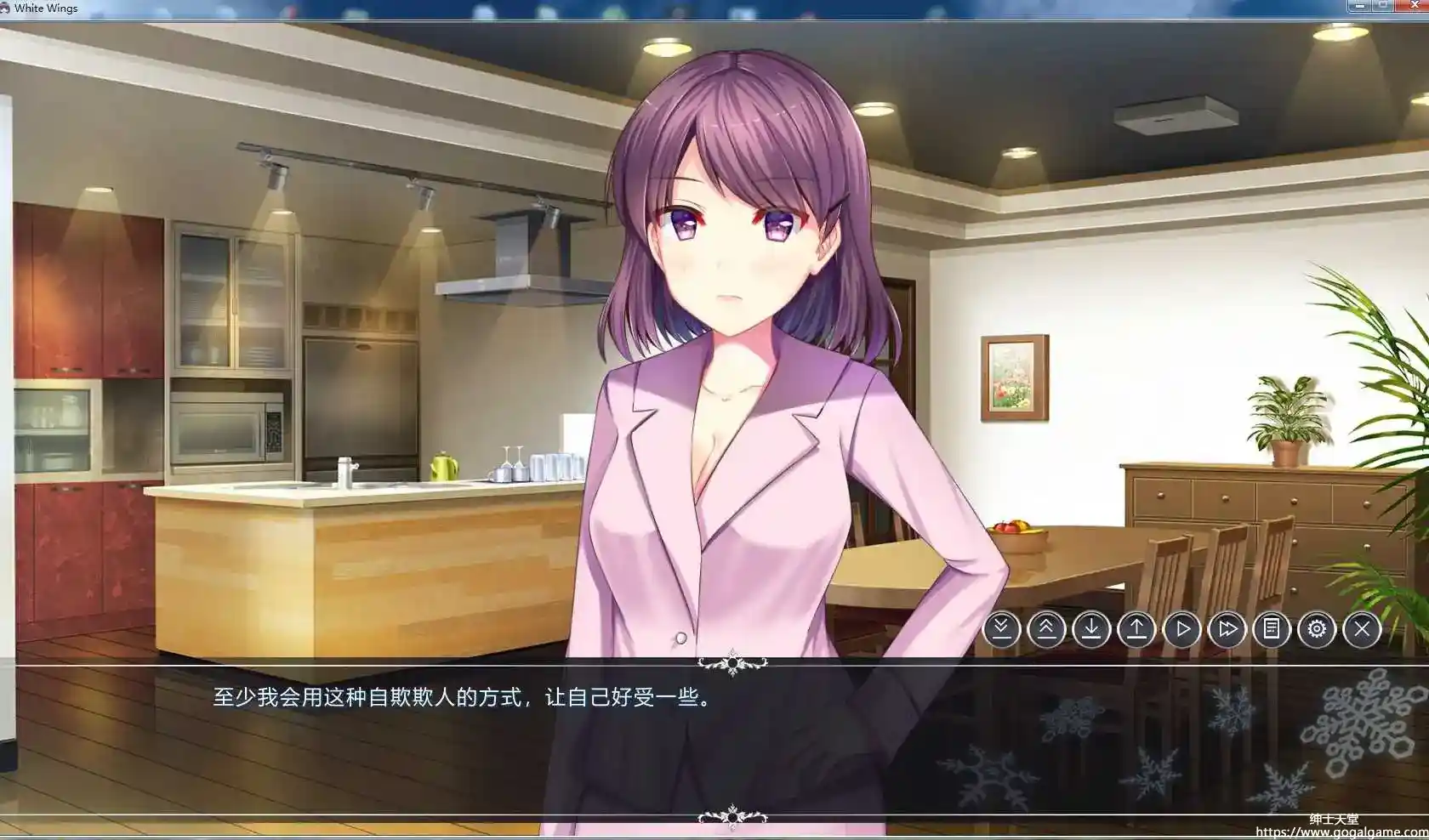Screen dimensions: 1429x840
Task: Click the dialogue text to advance the story
Action: click(x=464, y=701)
